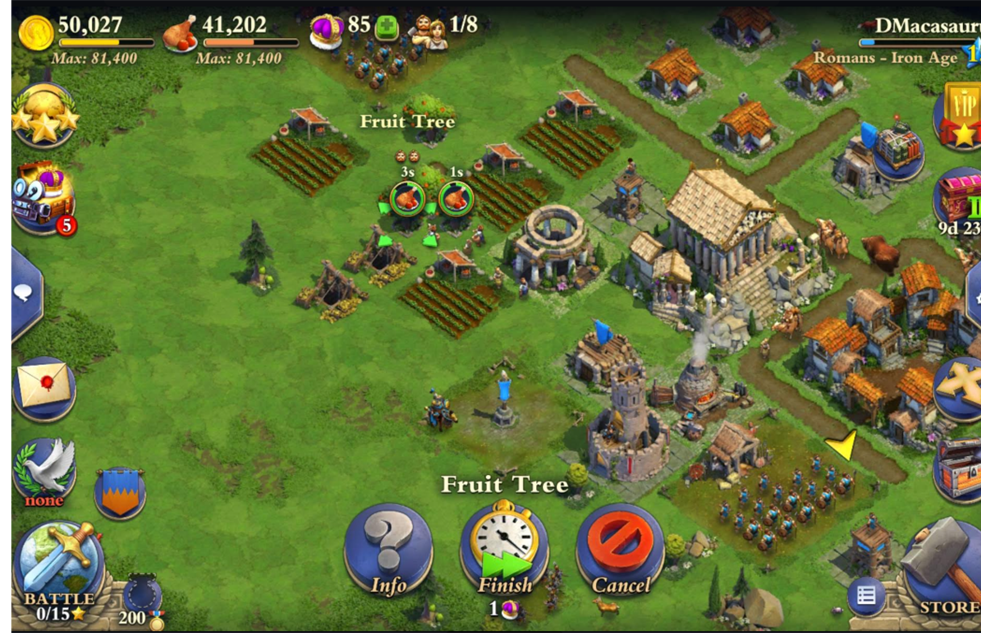Open the pink chest timed offer

[x=958, y=198]
